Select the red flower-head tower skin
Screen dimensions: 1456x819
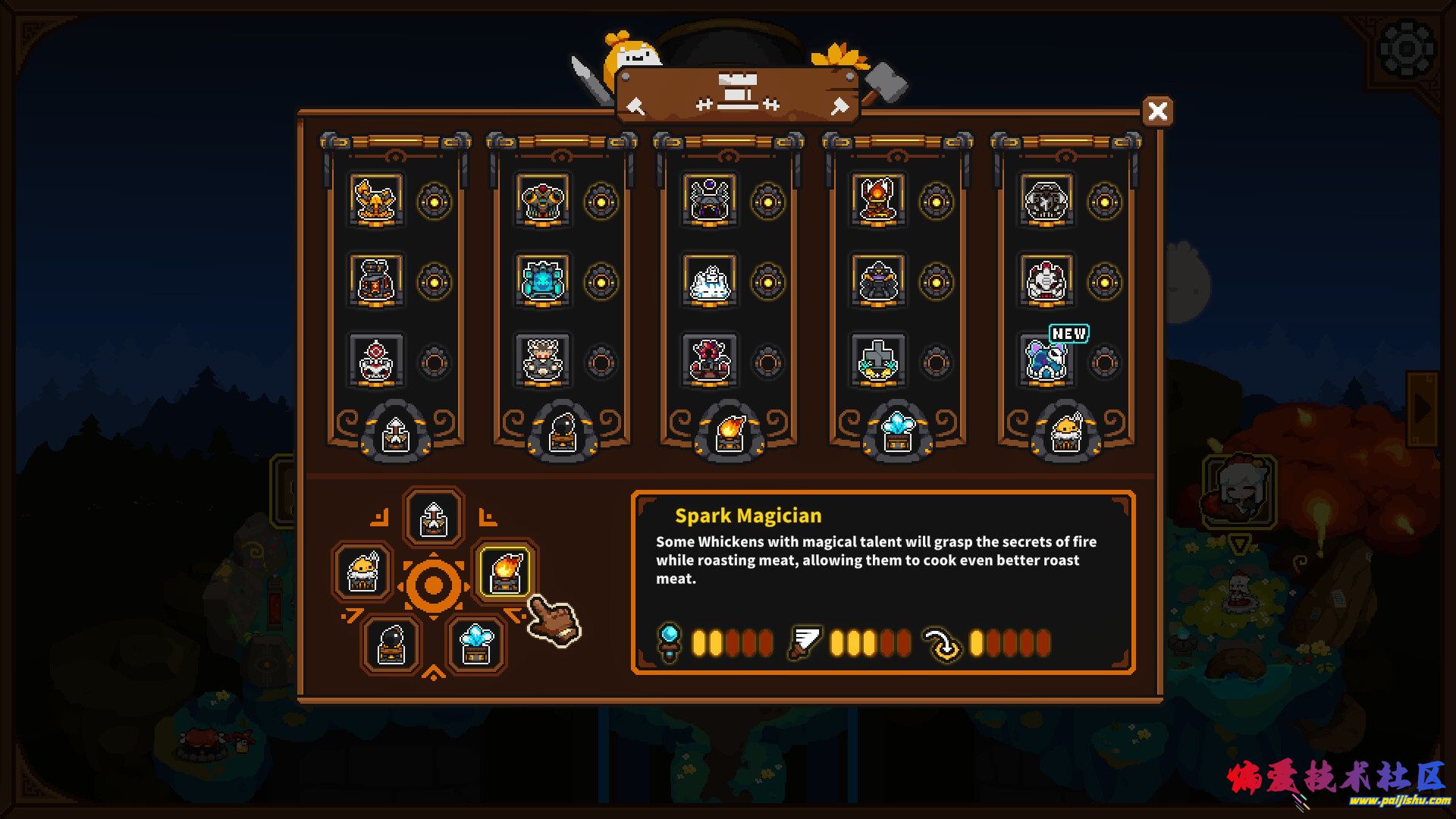pos(710,360)
